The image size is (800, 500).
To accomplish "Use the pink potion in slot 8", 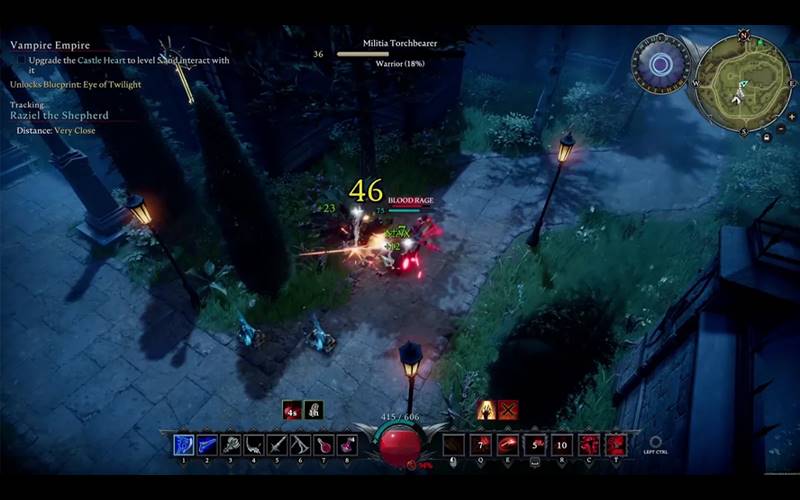I will 347,445.
